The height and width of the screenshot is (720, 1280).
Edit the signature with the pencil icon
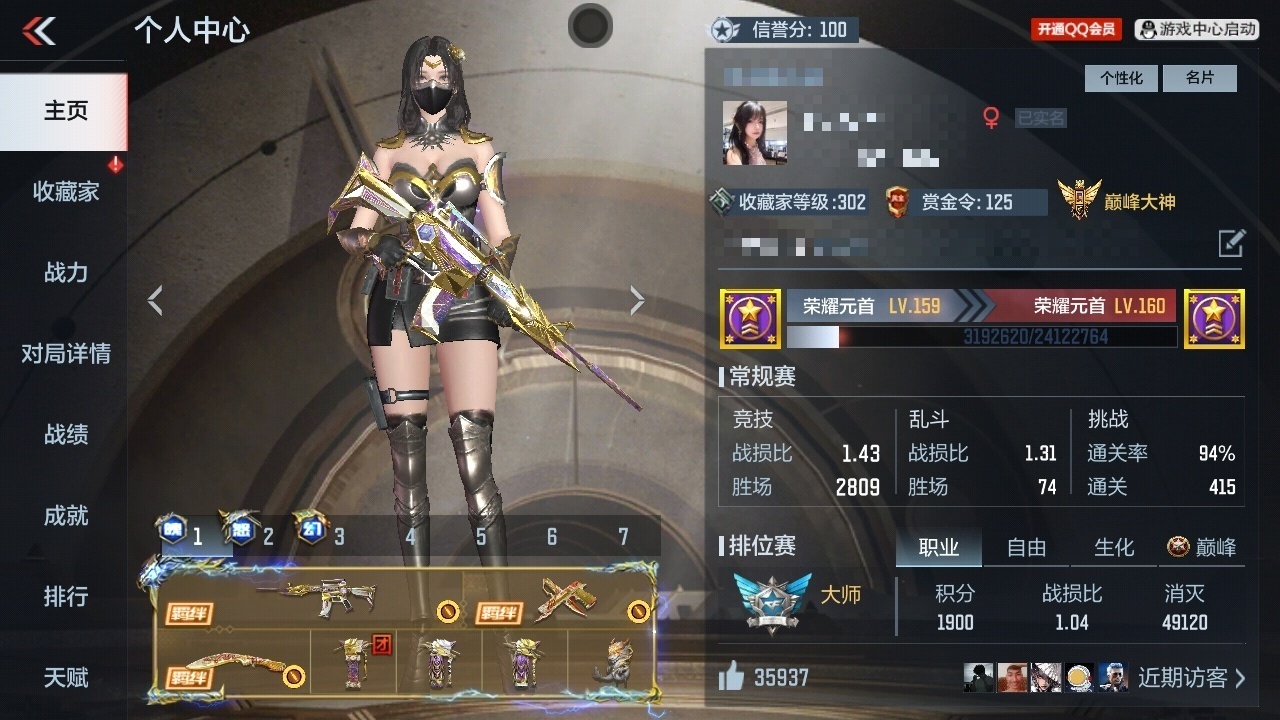1231,243
